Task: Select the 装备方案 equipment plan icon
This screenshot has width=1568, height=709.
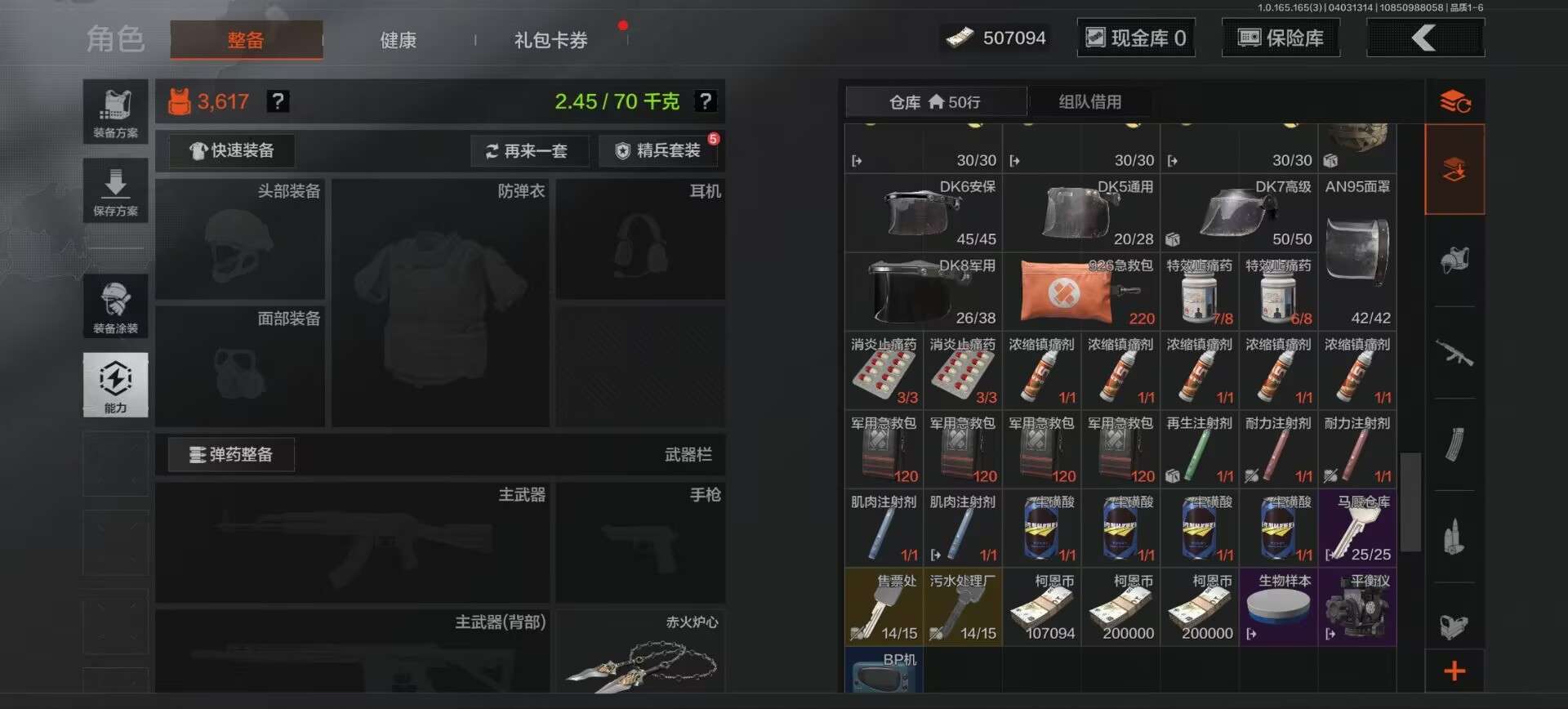Action: pos(115,112)
